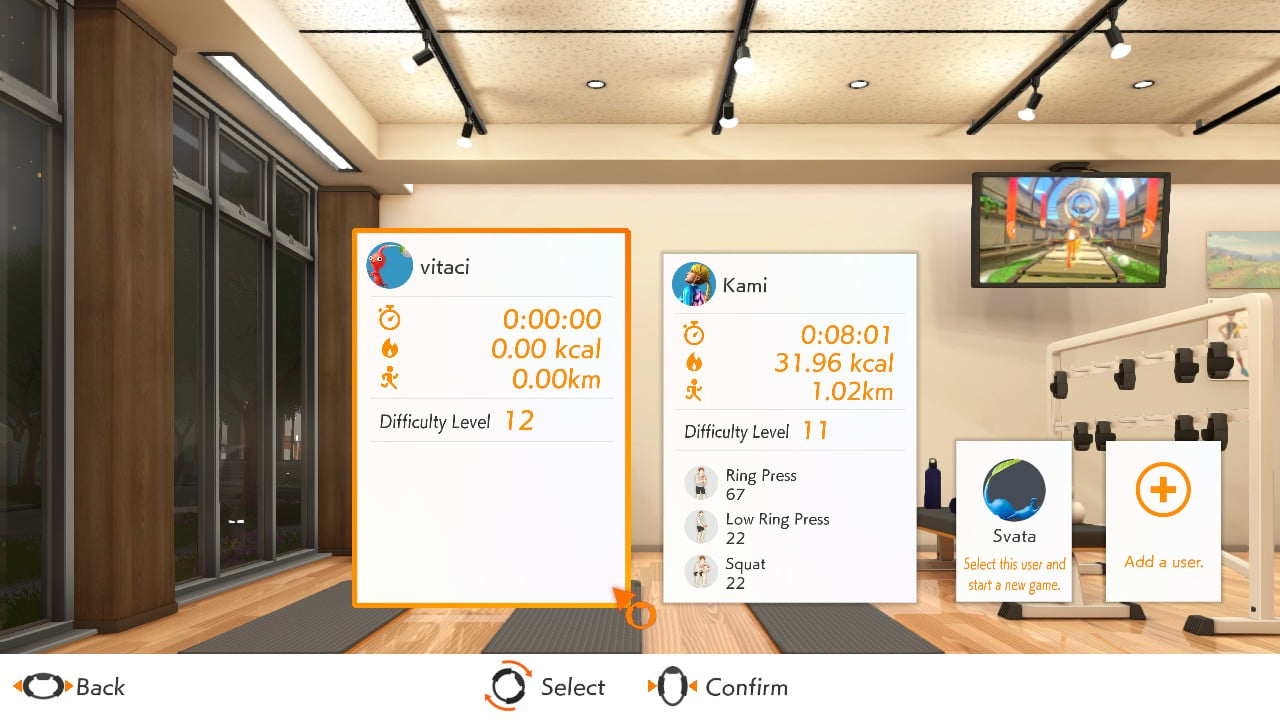The height and width of the screenshot is (720, 1280).
Task: Click the orange plus icon above Add a user
Action: (x=1162, y=489)
